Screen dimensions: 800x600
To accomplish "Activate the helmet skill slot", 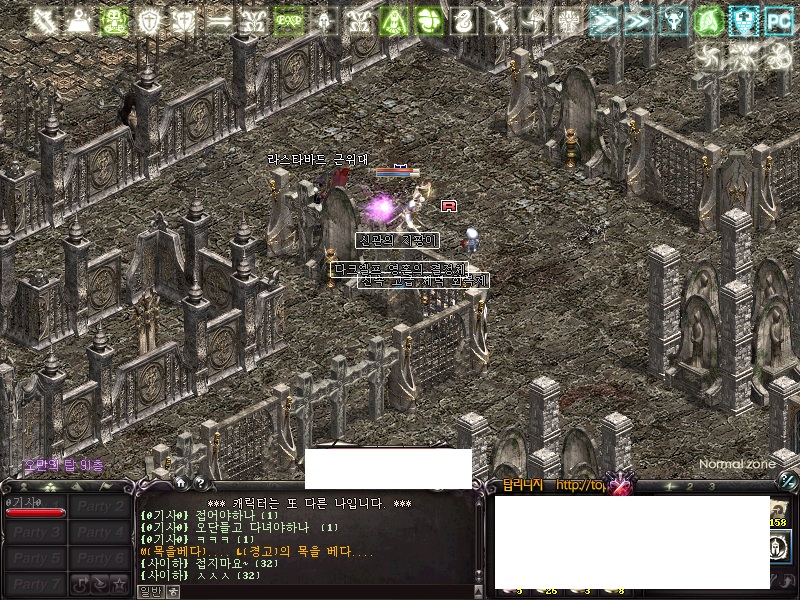I will (x=779, y=547).
